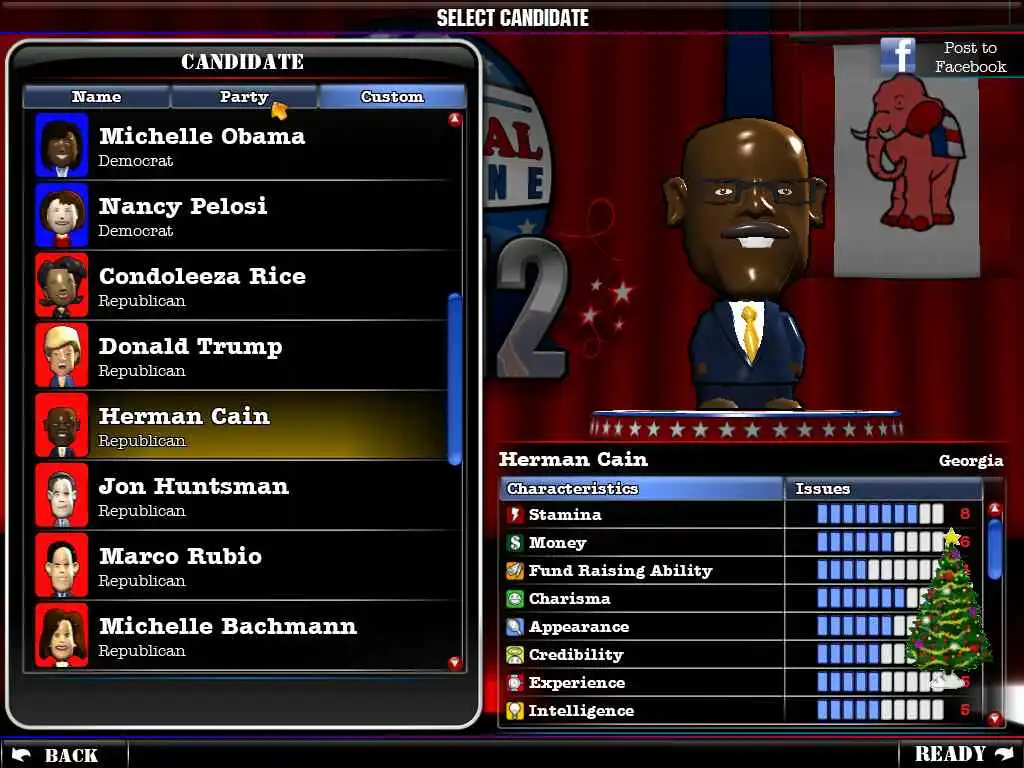Switch to the Issues tab
Screen dimensions: 1024x768
click(880, 489)
